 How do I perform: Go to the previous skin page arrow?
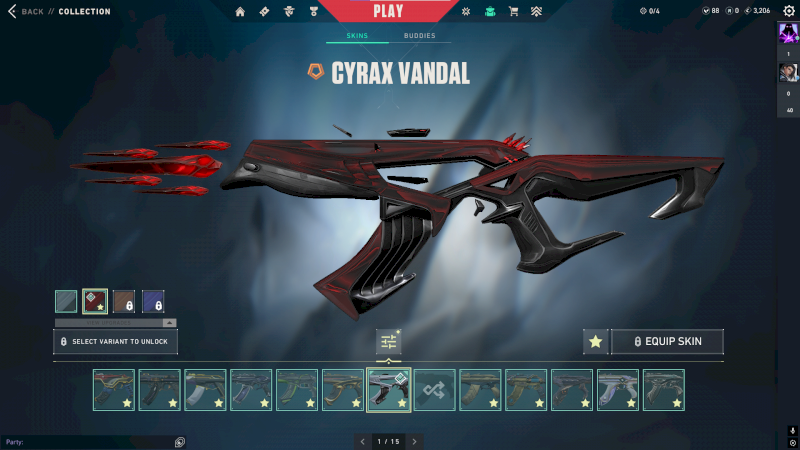click(362, 441)
